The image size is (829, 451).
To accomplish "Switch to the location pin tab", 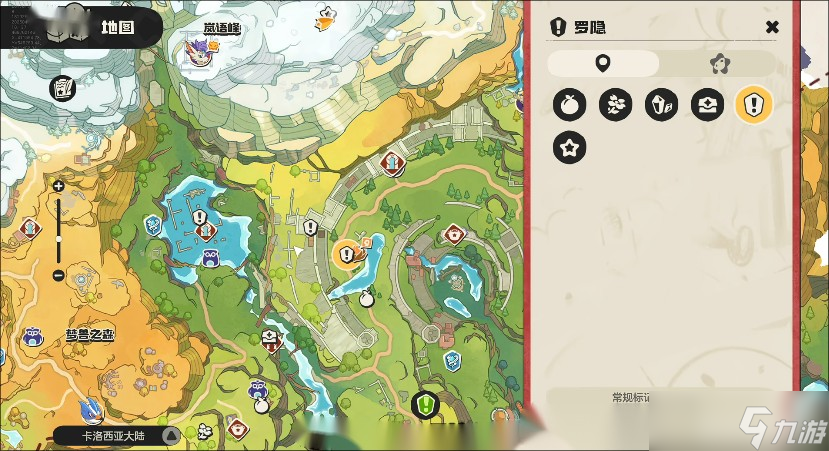I will 603,64.
